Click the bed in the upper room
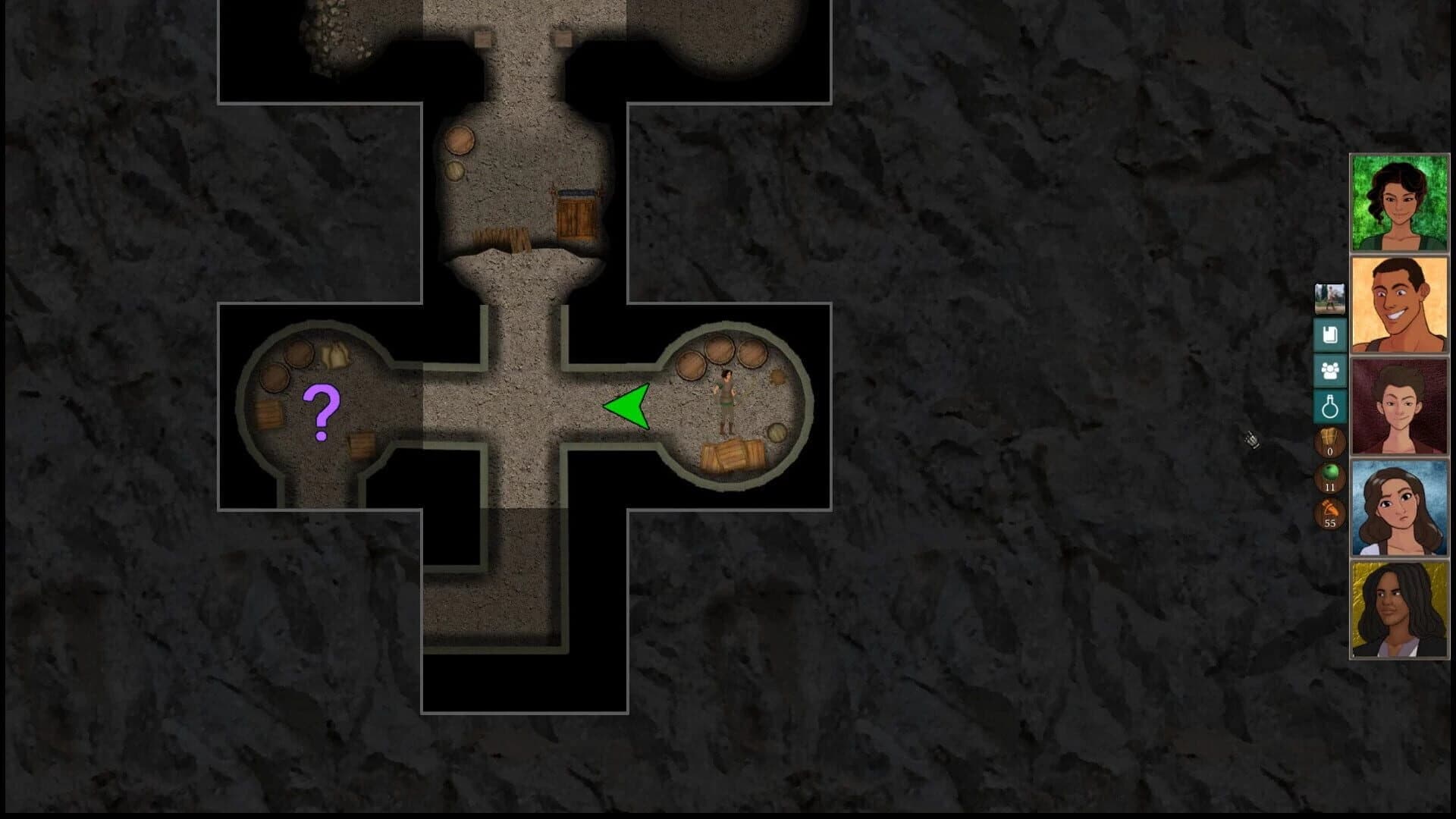1456x819 pixels. point(576,214)
